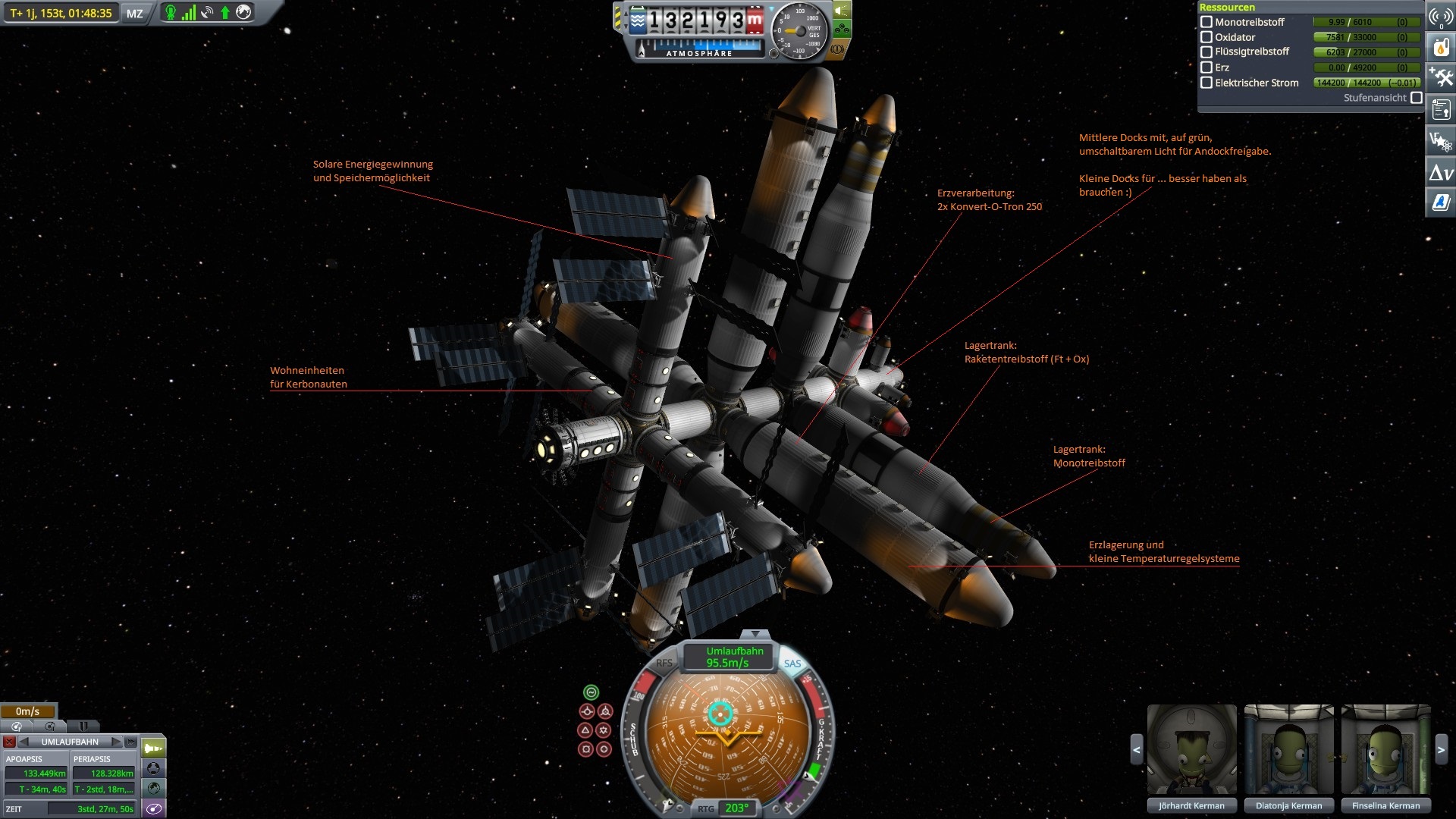Open the delta-v toolbar button
This screenshot has width=1456, height=819.
point(1441,173)
